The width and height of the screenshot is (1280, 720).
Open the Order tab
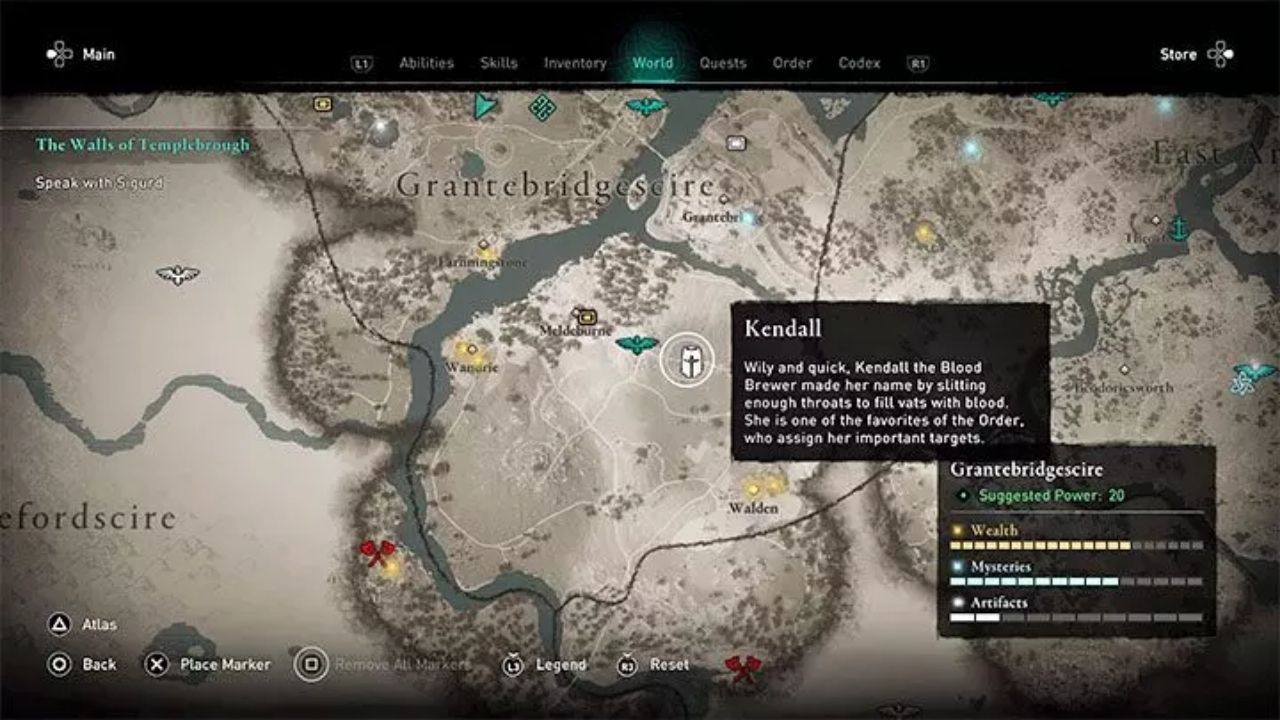pyautogui.click(x=792, y=62)
